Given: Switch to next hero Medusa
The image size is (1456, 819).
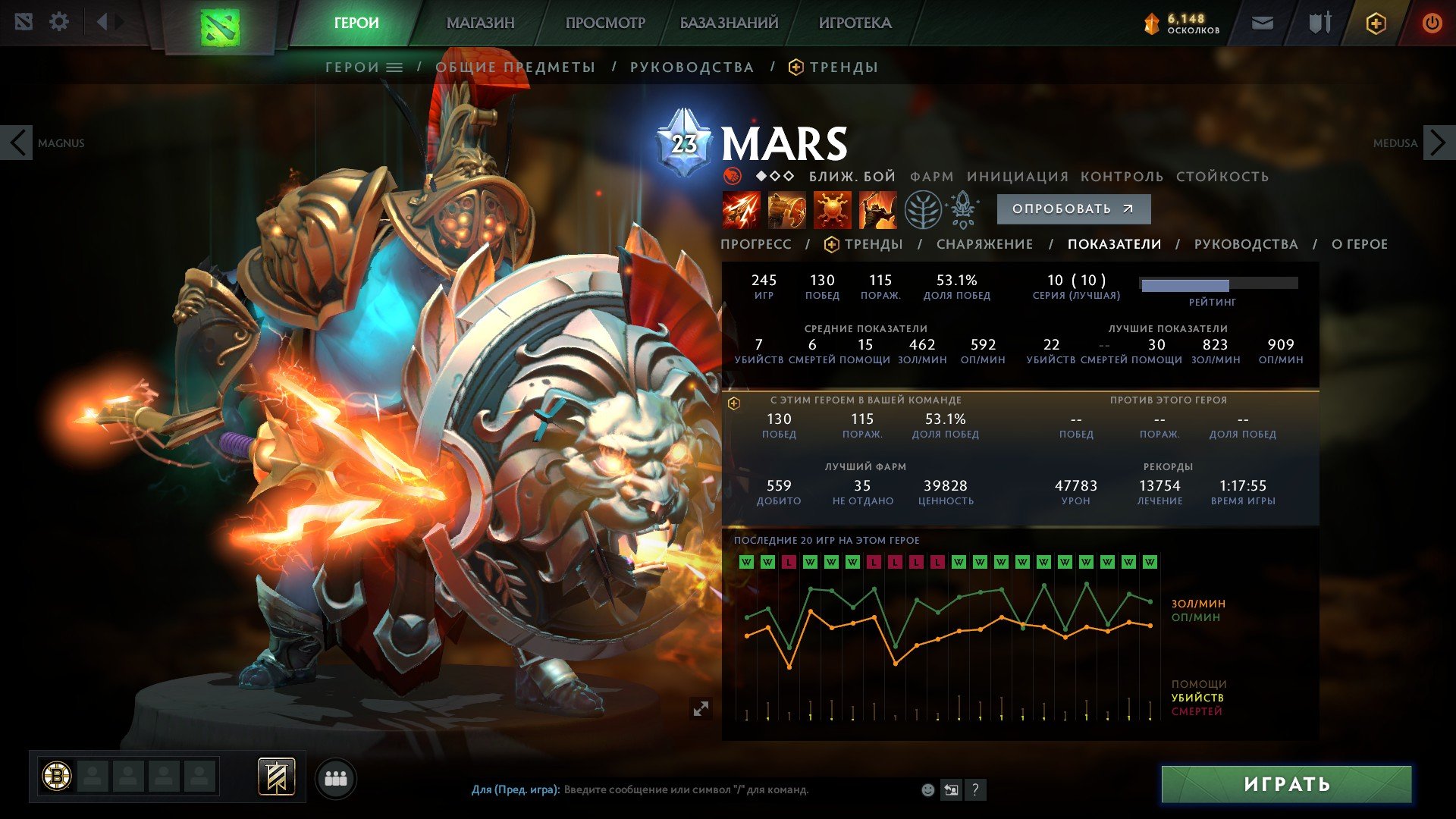Looking at the screenshot, I should click(1438, 143).
